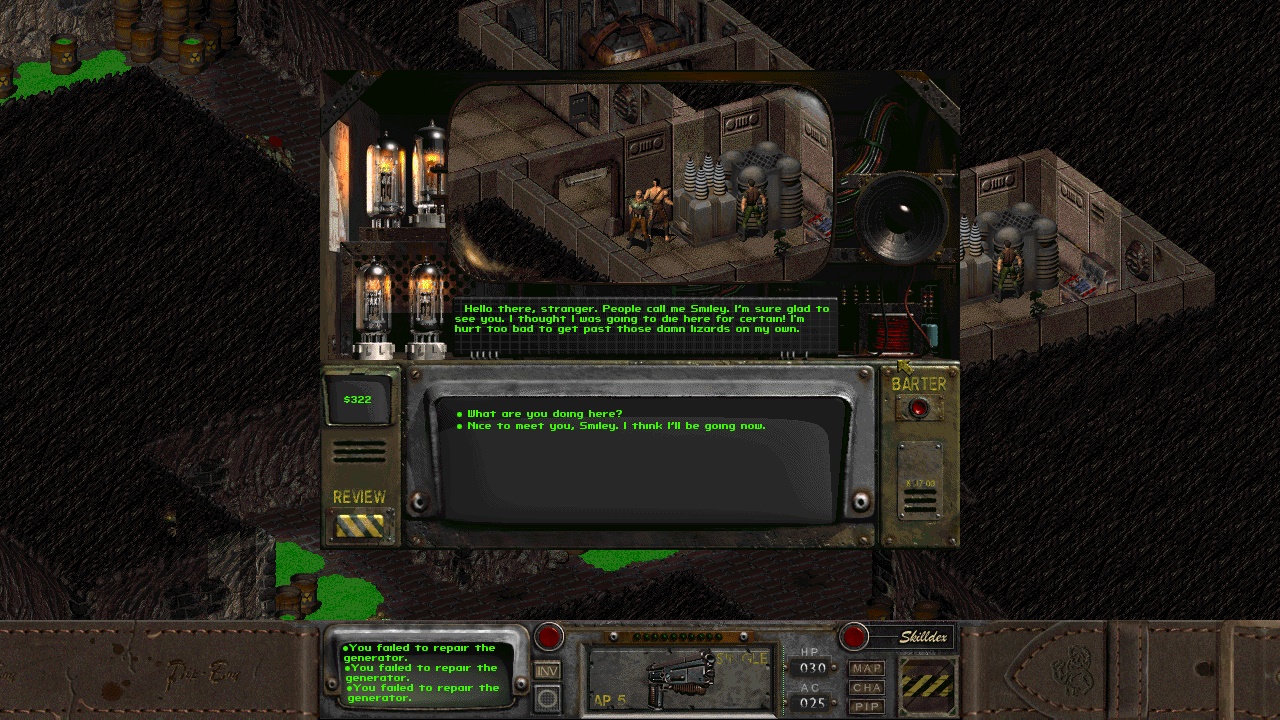Open the inventory with the INV button
Viewport: 1280px width, 720px height.
547,671
